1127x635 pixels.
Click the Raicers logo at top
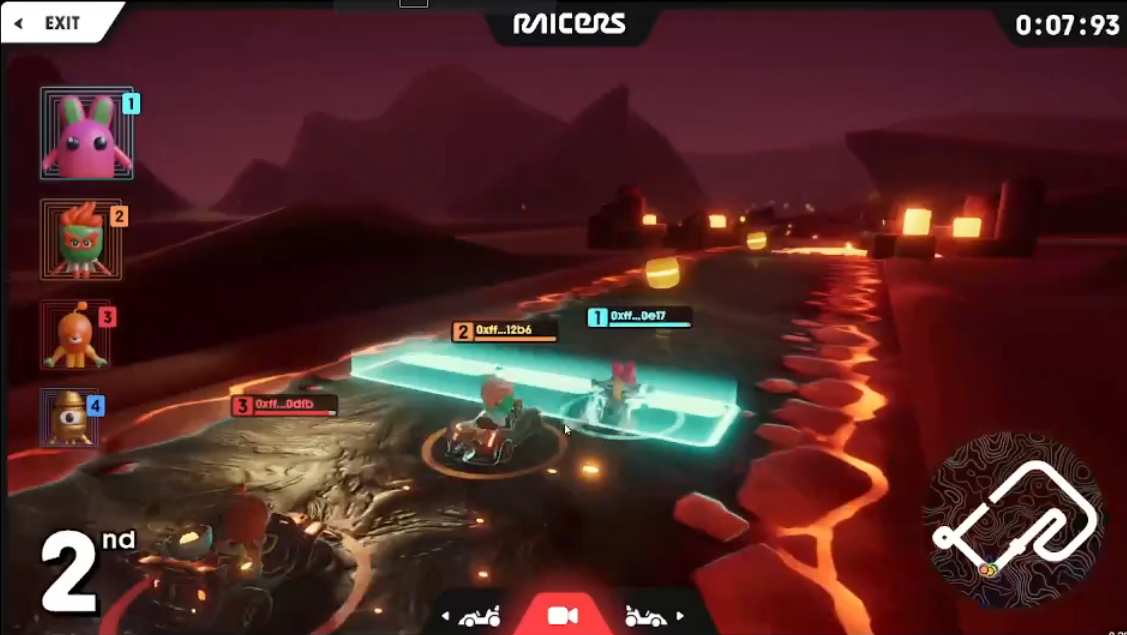[x=569, y=23]
